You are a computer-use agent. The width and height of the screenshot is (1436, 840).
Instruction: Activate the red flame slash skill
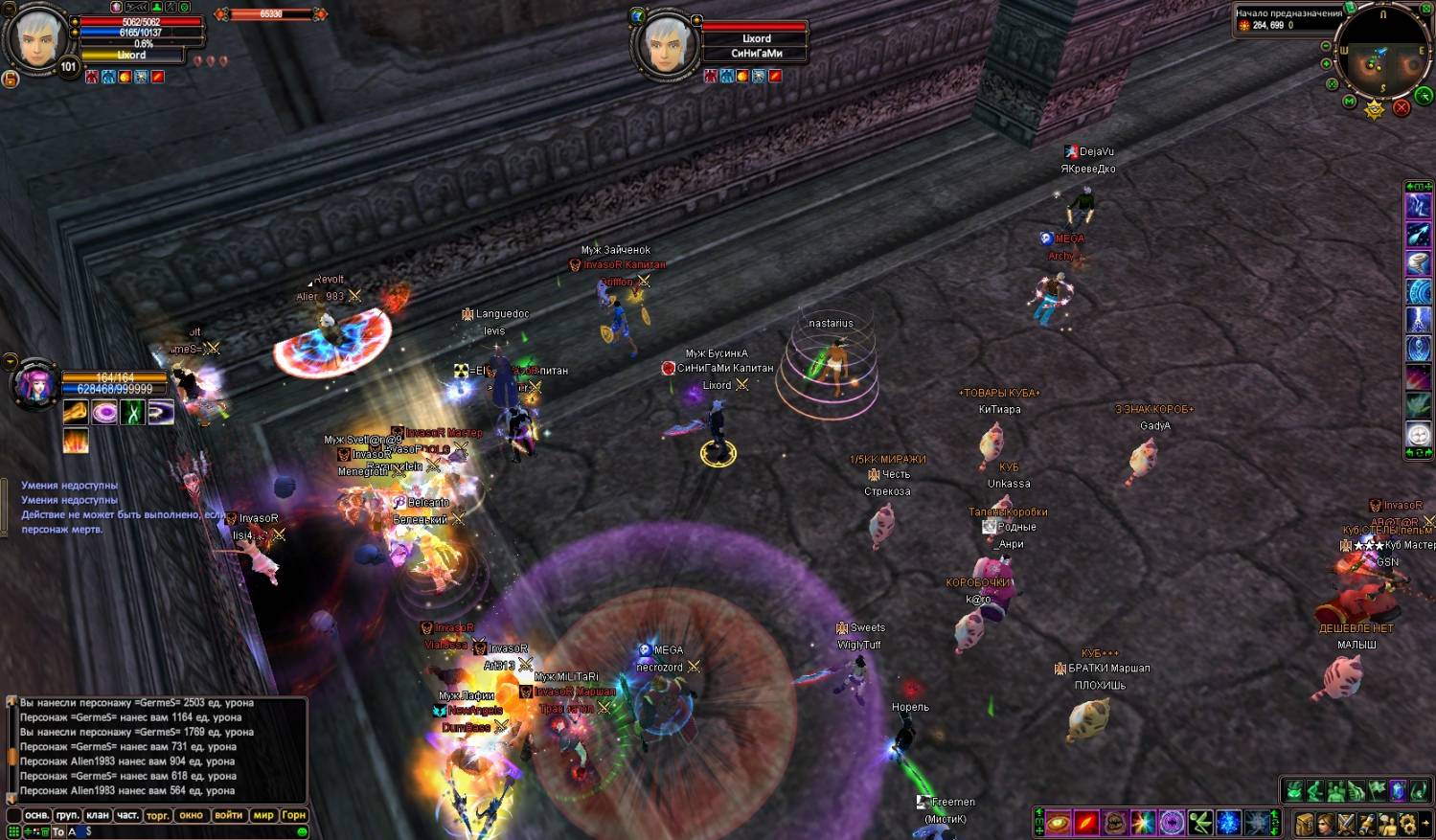pyautogui.click(x=1085, y=822)
